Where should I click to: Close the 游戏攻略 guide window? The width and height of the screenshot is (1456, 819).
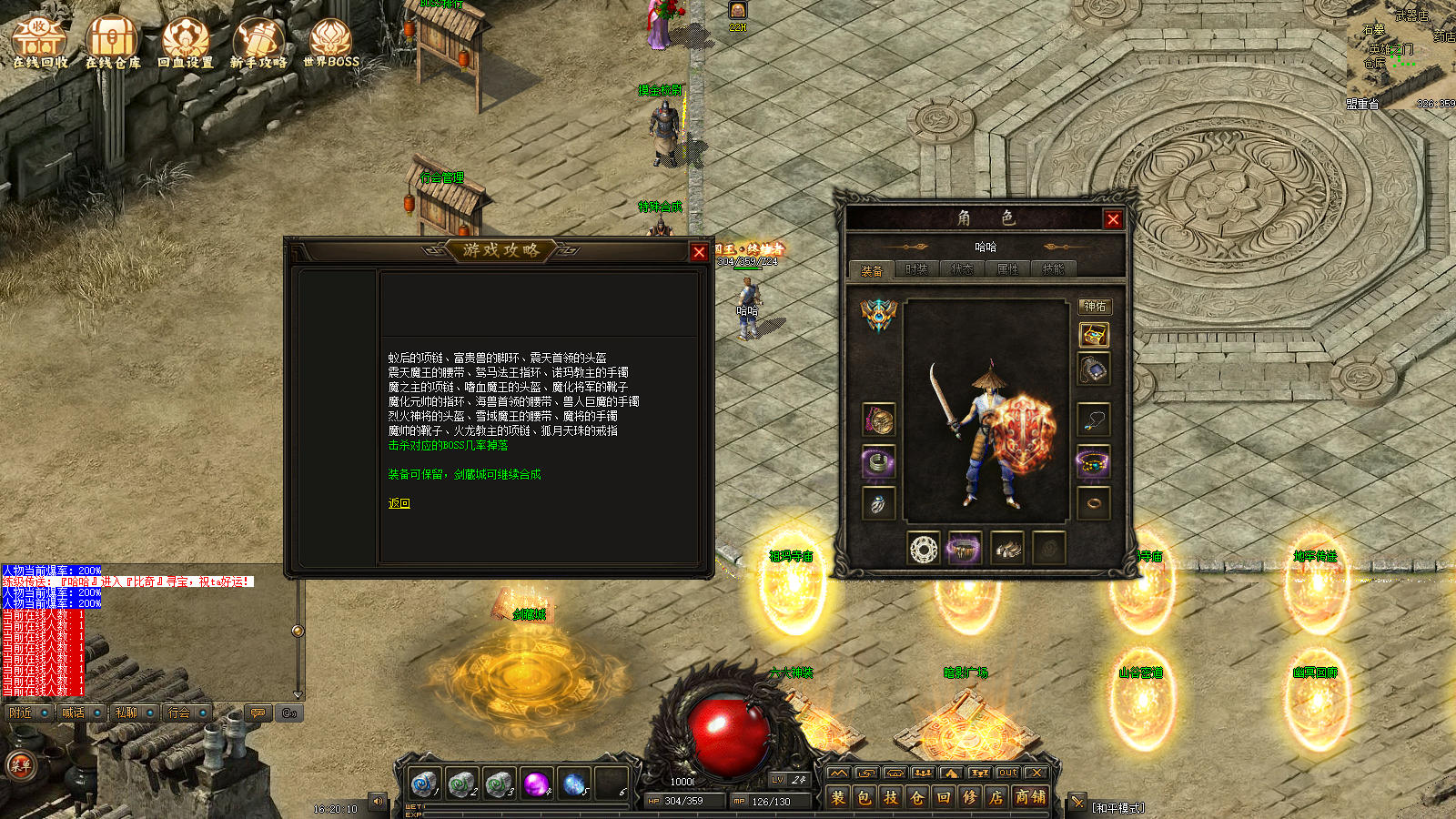tap(699, 252)
